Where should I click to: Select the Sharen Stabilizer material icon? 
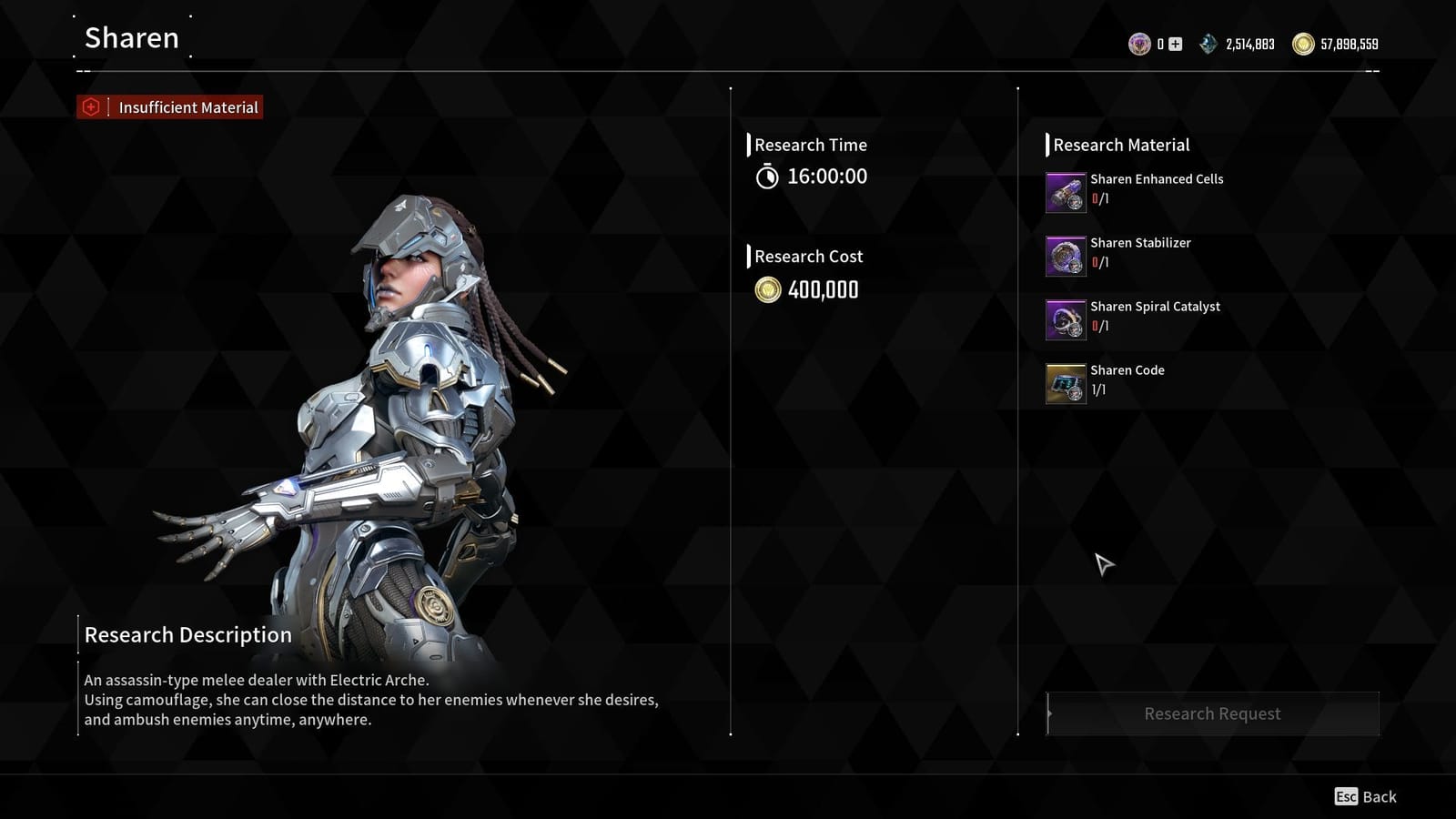(1065, 255)
